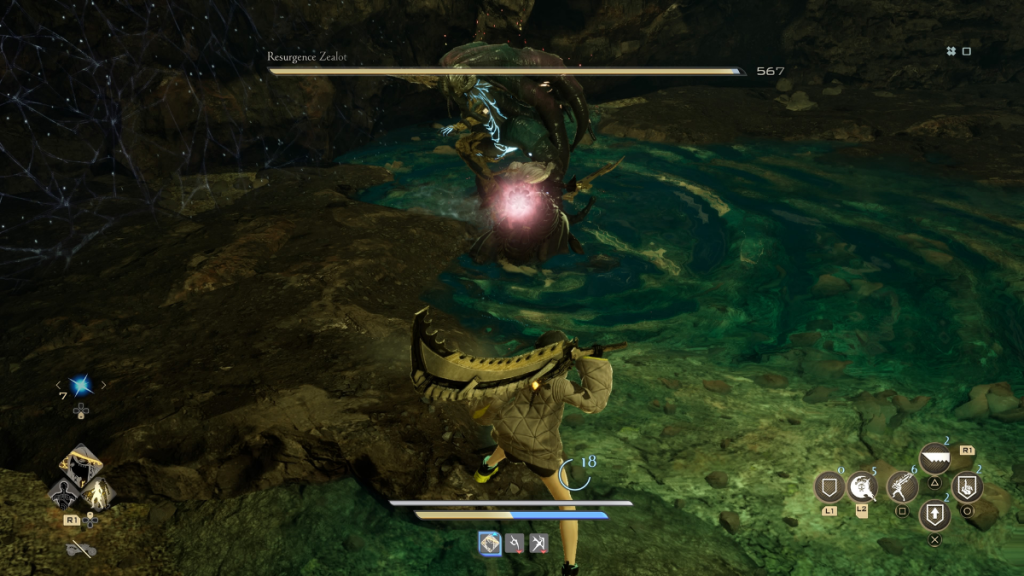Click the crossed-out motorcycle icon

click(x=80, y=548)
